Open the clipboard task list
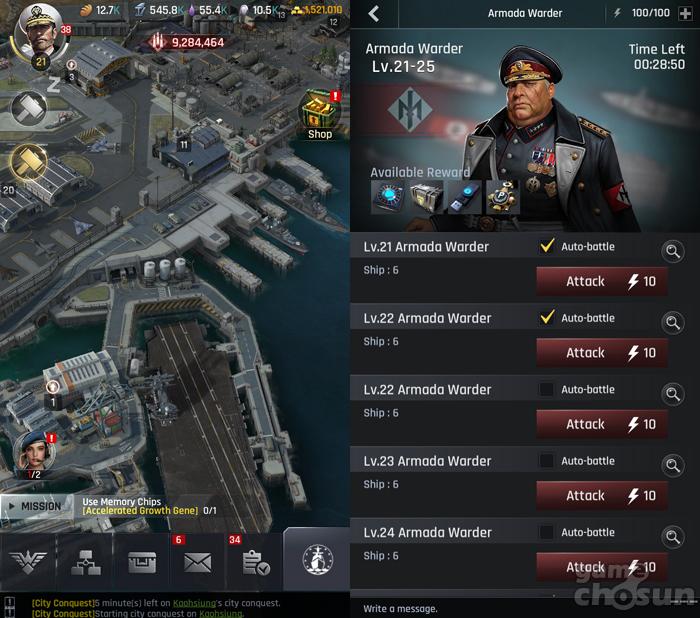The image size is (700, 618). point(254,562)
